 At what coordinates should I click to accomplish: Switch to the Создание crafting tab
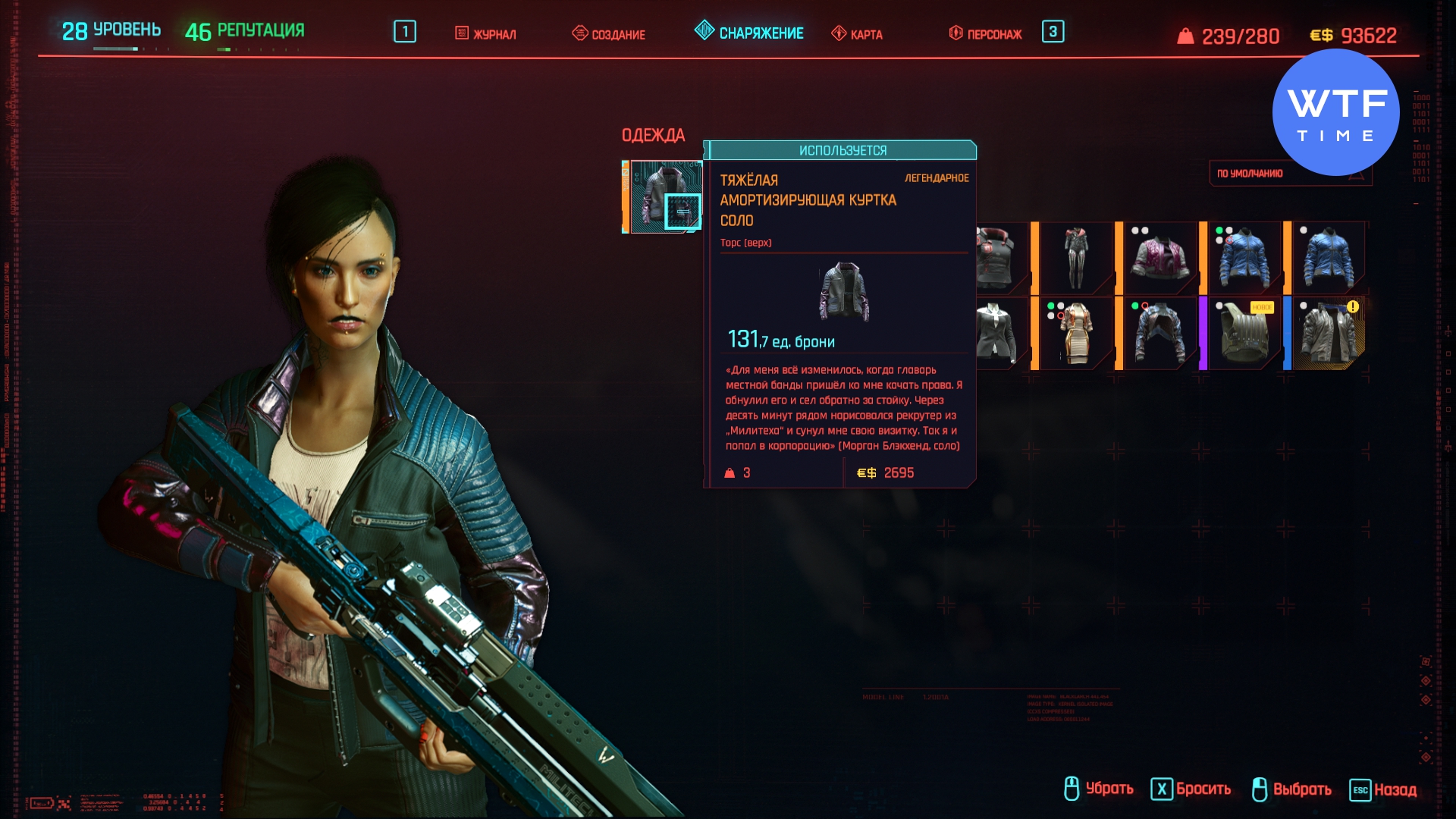(609, 34)
